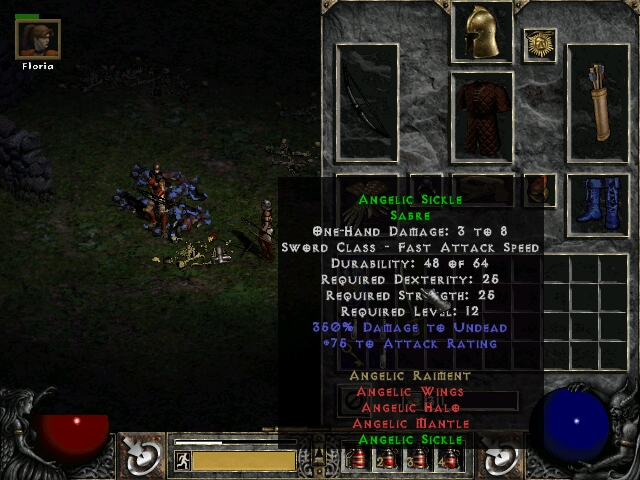Select the ring slot beside the boots
The width and height of the screenshot is (640, 480).
click(540, 188)
